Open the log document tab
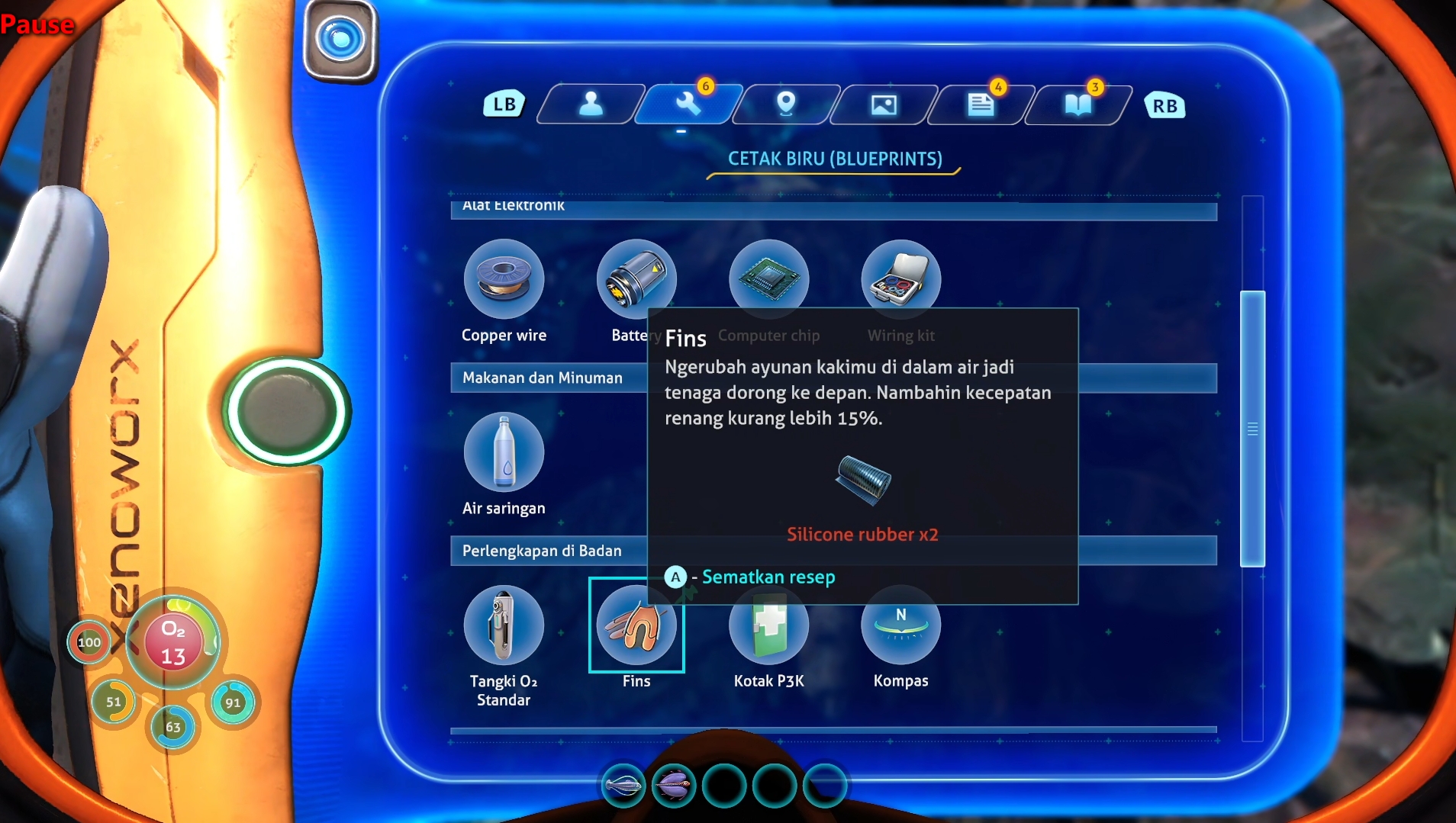This screenshot has height=823, width=1456. pos(981,104)
